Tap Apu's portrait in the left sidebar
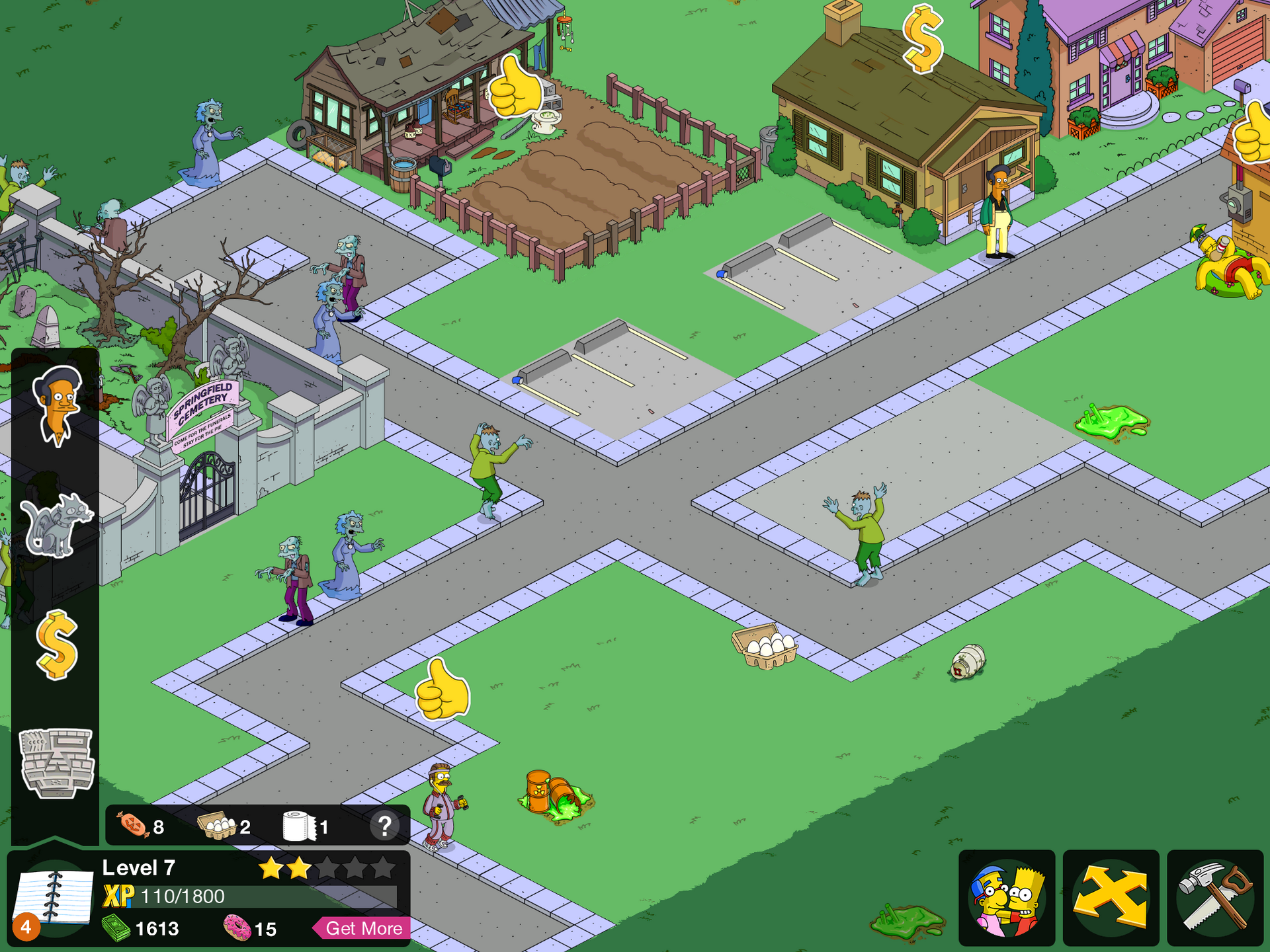The width and height of the screenshot is (1270, 952). 56,409
